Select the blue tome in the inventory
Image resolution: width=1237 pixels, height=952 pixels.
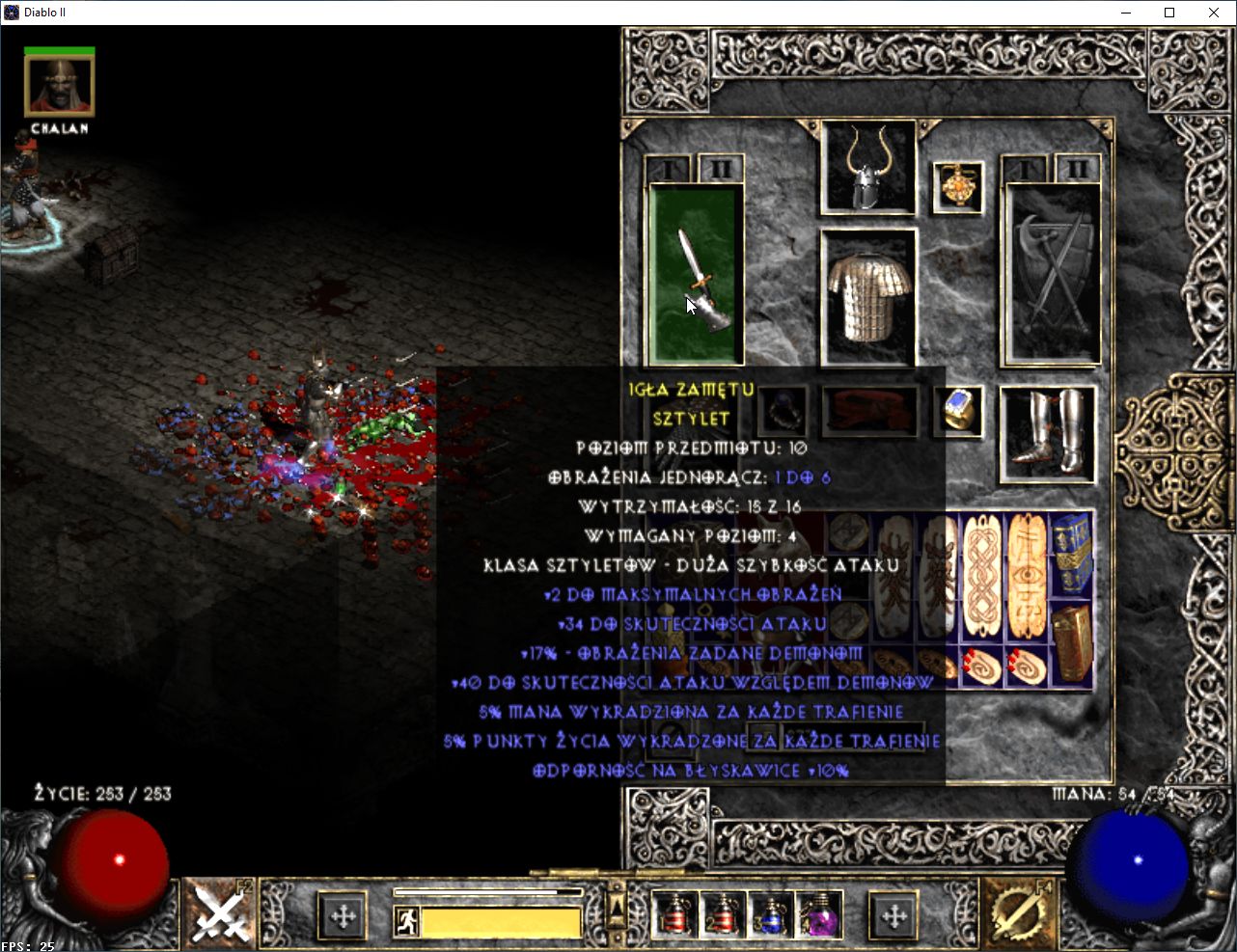click(1071, 553)
